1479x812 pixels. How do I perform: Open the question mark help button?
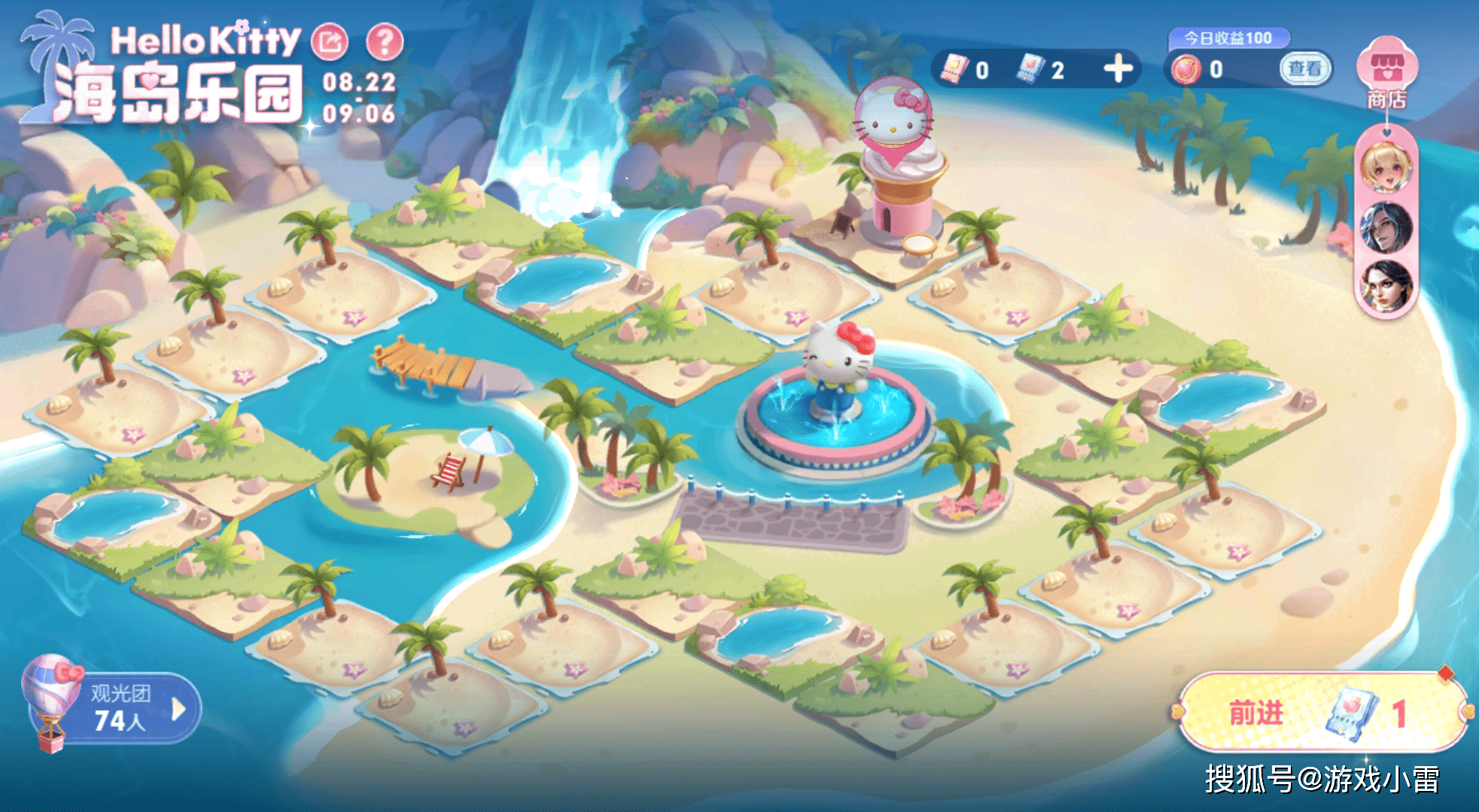(x=385, y=42)
